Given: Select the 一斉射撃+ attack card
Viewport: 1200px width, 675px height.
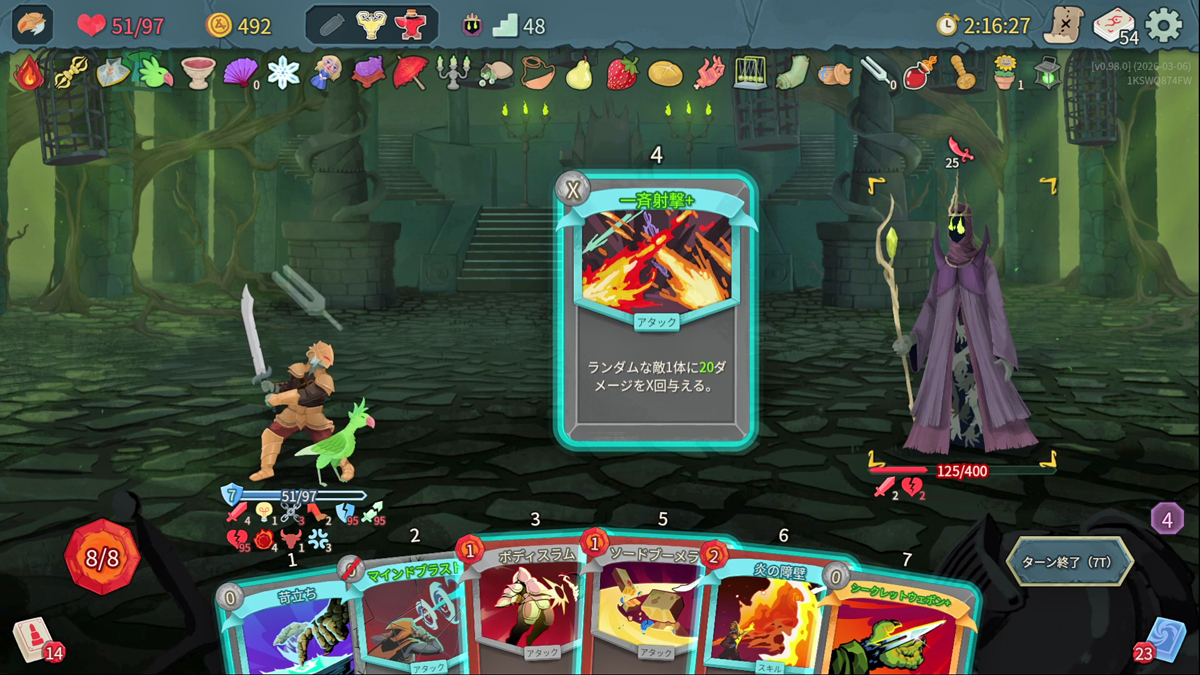Looking at the screenshot, I should click(655, 310).
